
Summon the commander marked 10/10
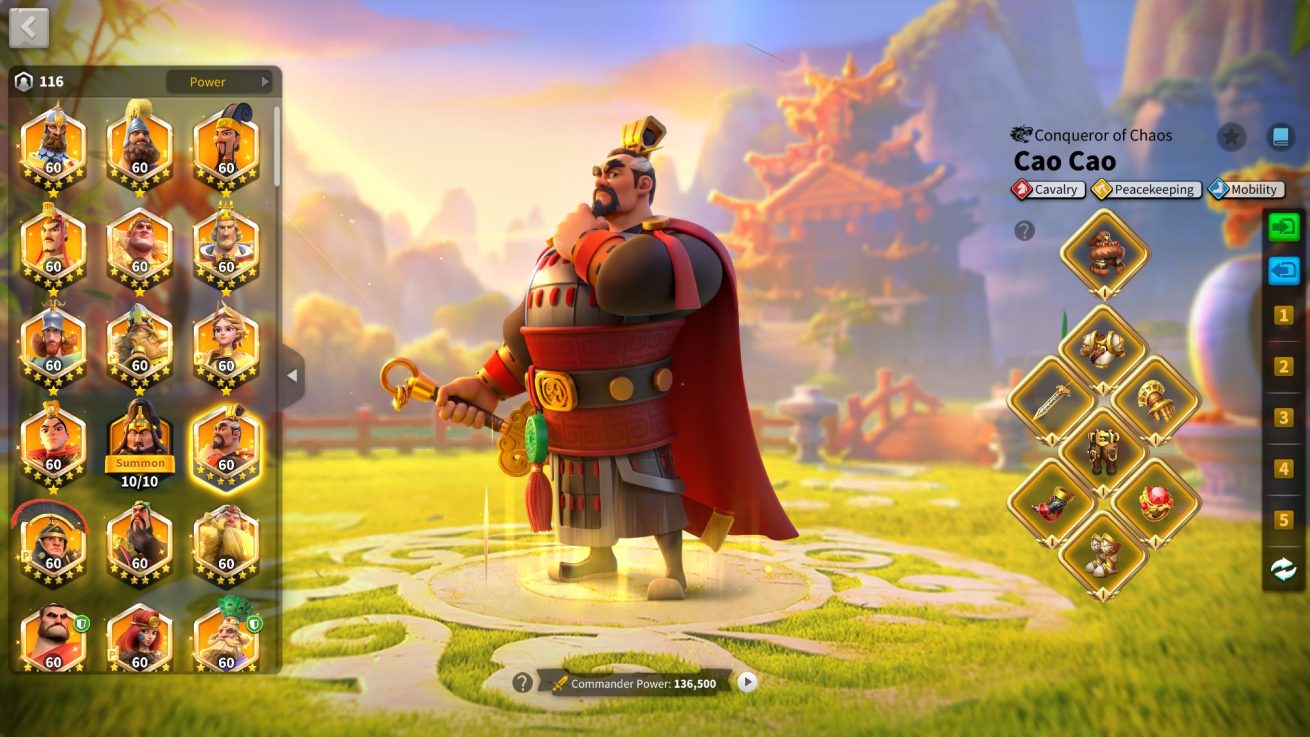140,463
